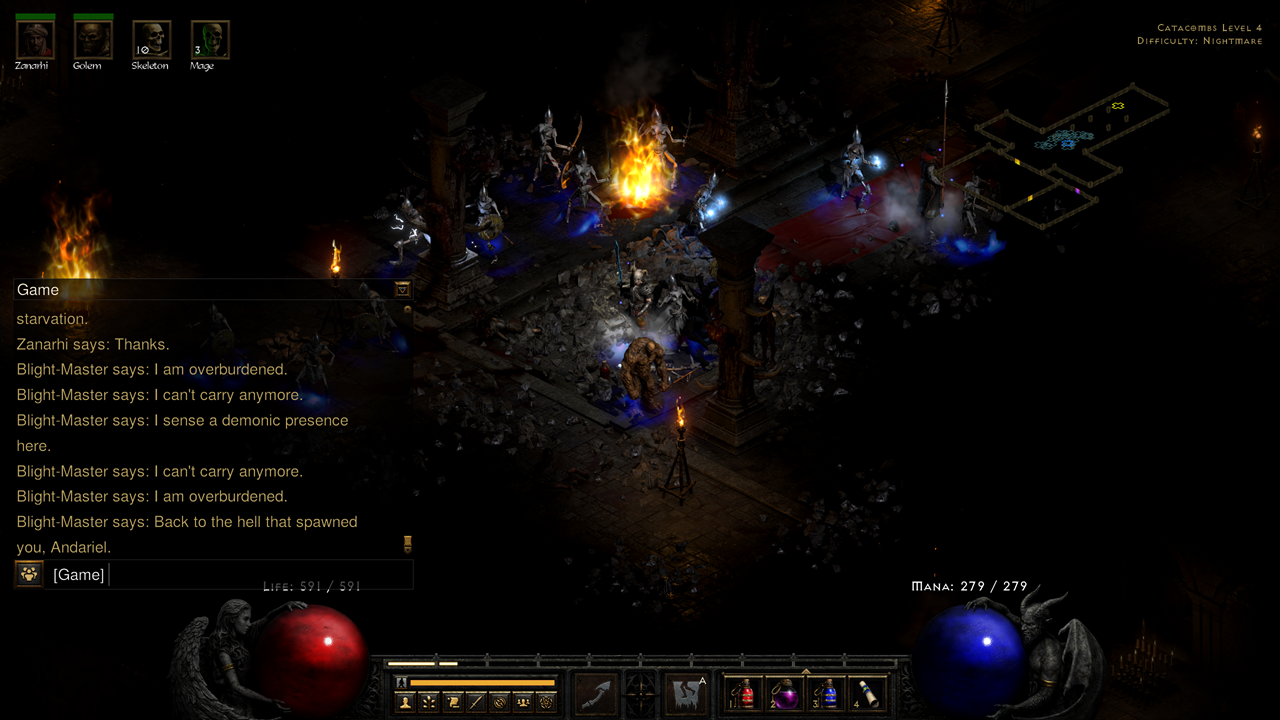Click the clan paw icon beside chat input

[x=27, y=574]
